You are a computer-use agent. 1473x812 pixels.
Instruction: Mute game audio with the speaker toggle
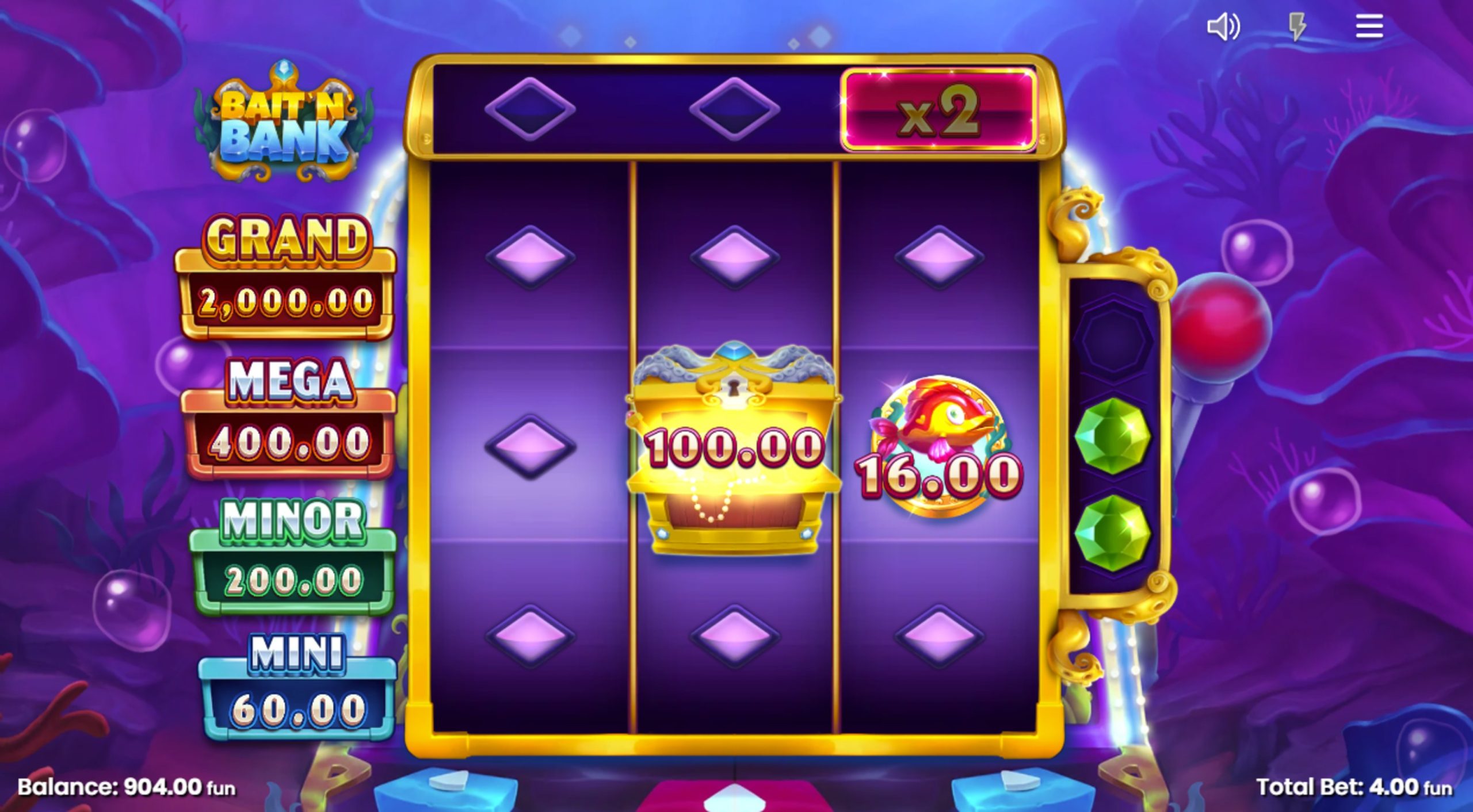(x=1224, y=26)
